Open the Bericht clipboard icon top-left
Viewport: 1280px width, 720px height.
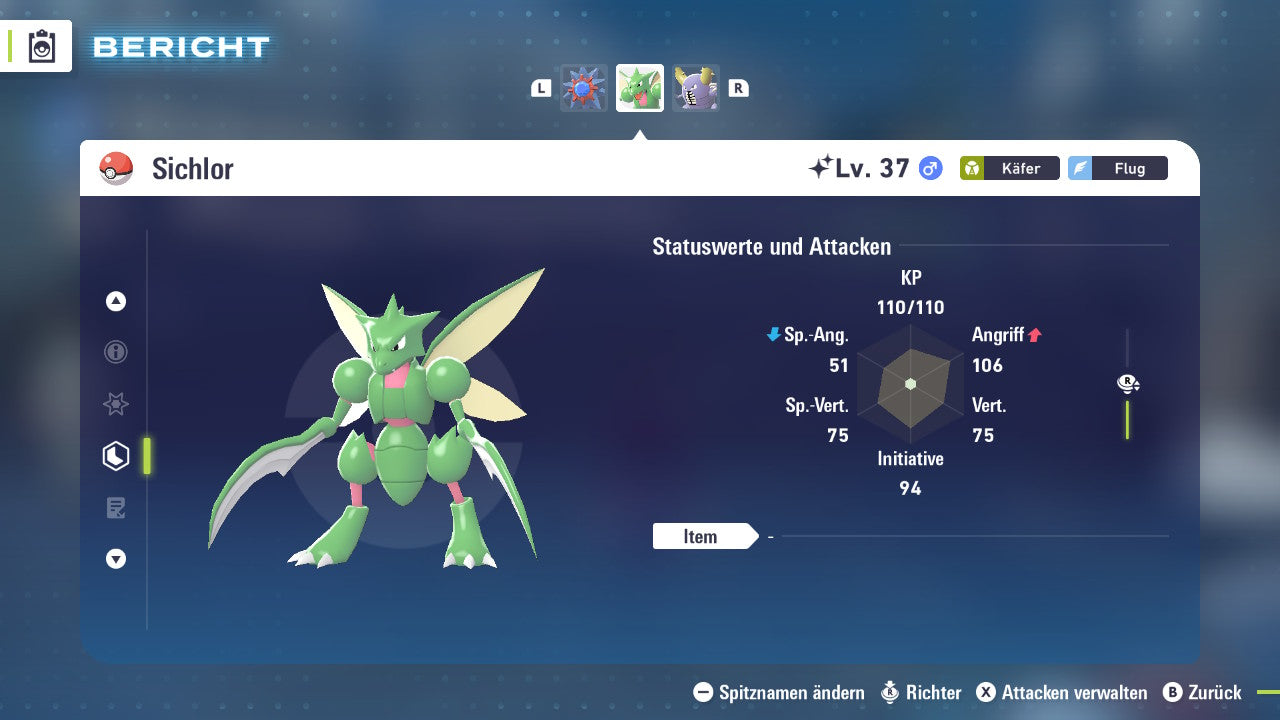click(44, 45)
